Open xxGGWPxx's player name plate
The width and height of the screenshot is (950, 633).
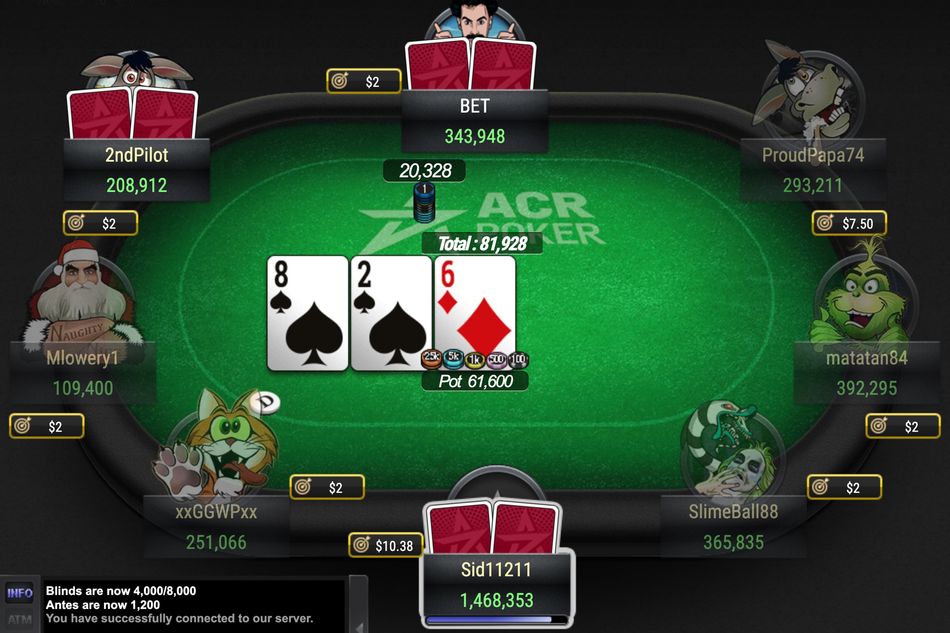[x=216, y=527]
